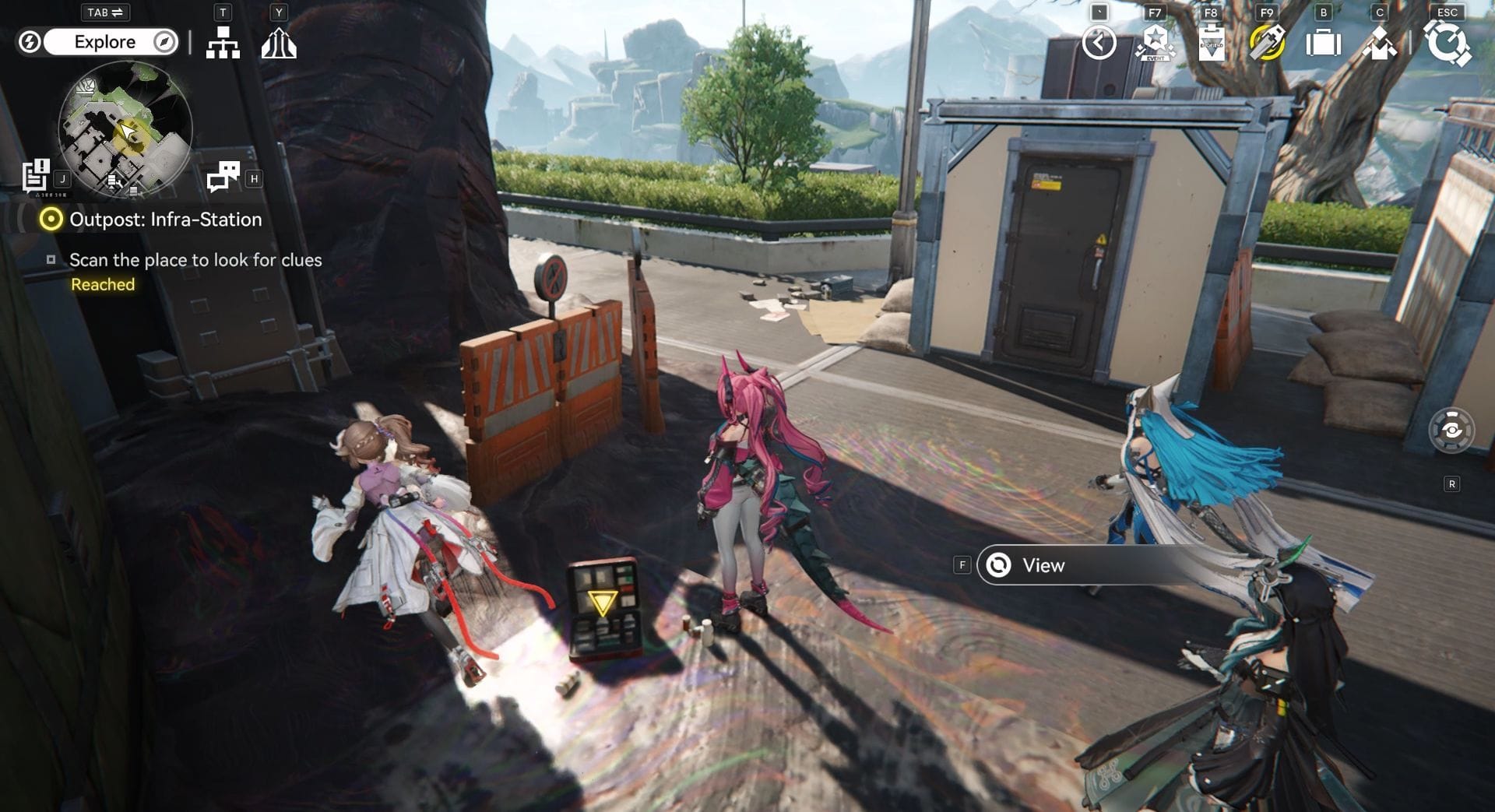1495x812 pixels.
Task: Open the mission log document icon
Action: tap(36, 176)
